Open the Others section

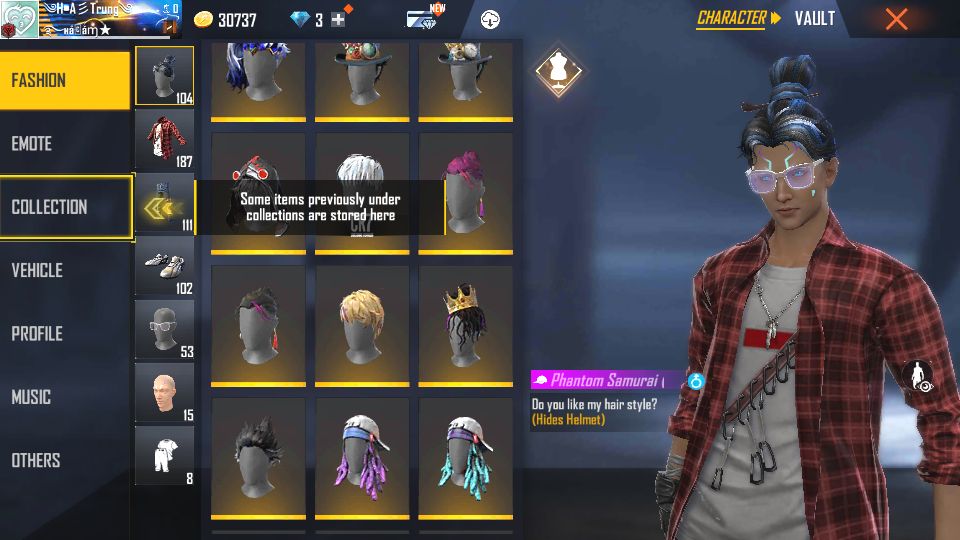tap(64, 460)
